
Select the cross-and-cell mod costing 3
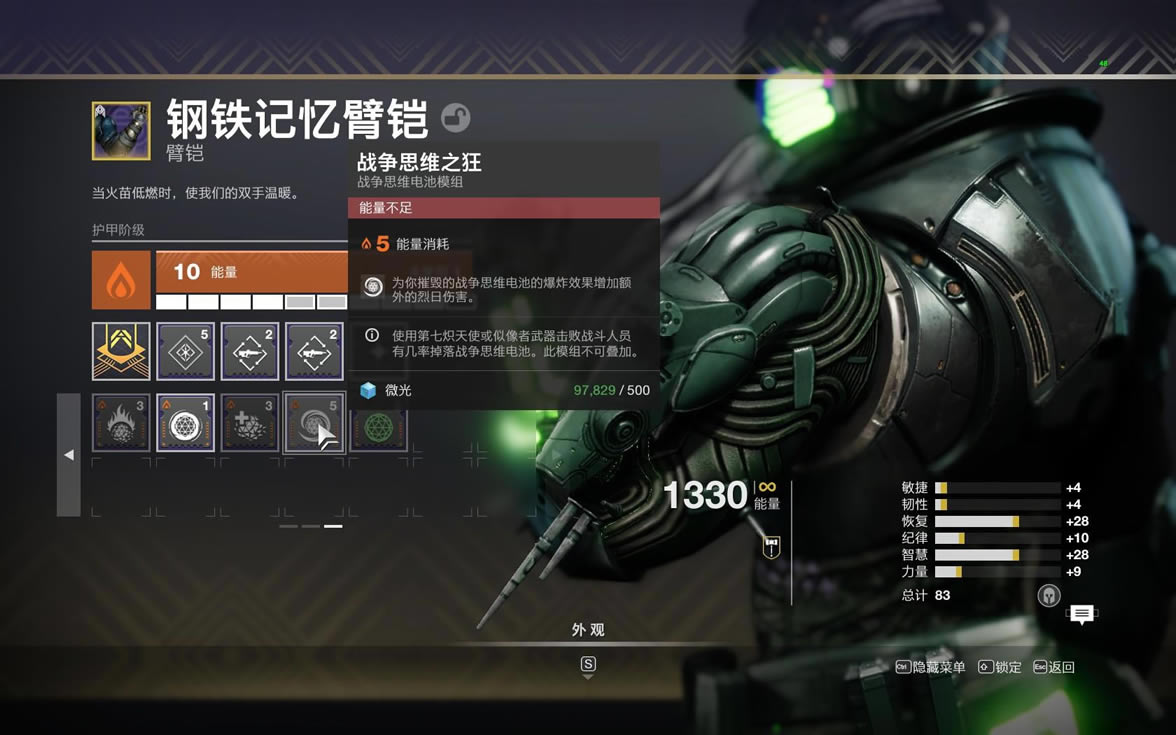(249, 423)
